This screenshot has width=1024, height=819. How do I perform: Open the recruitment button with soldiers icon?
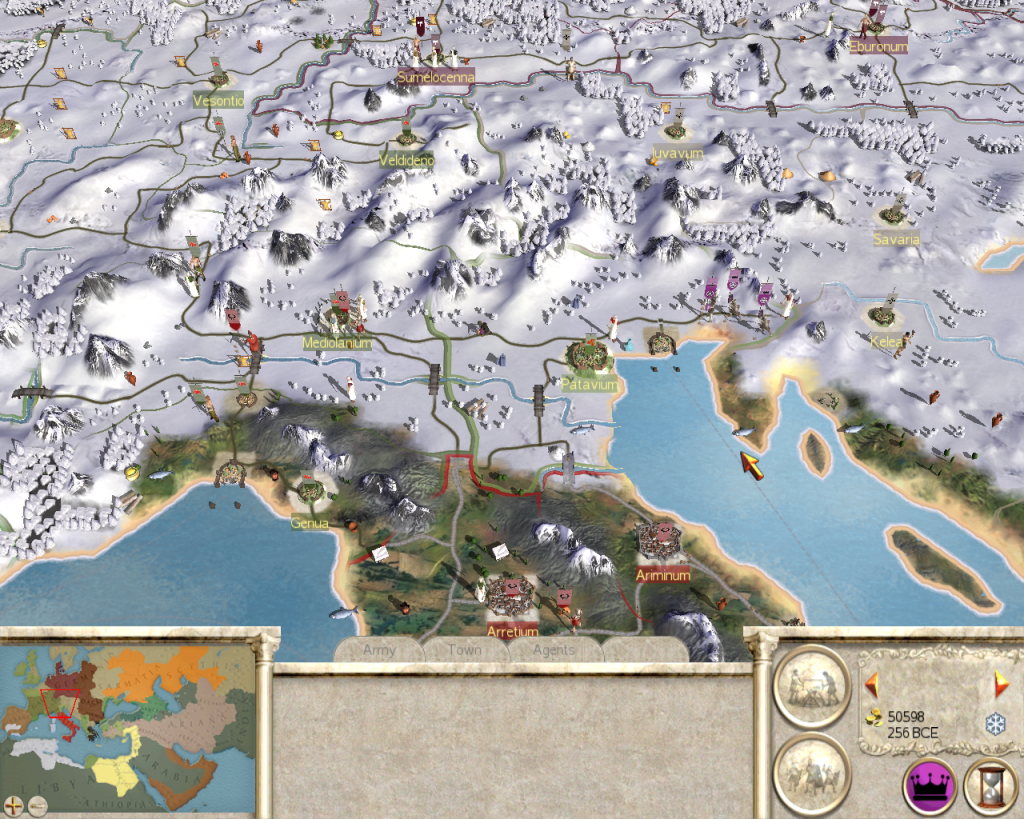[x=811, y=772]
